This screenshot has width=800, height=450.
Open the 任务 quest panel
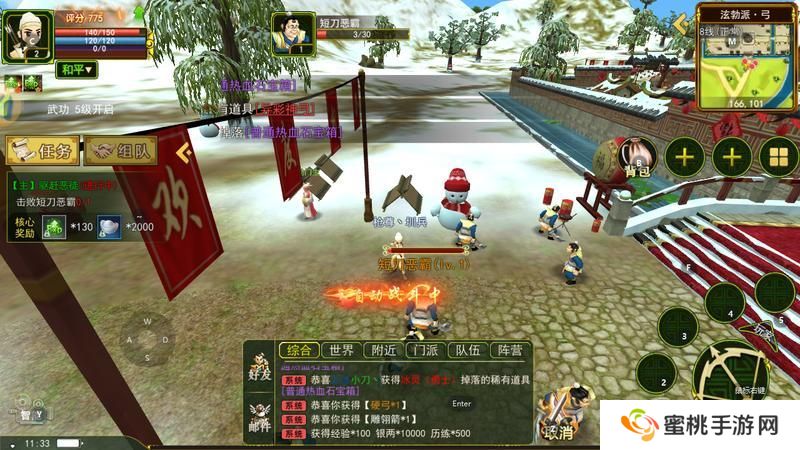[43, 152]
